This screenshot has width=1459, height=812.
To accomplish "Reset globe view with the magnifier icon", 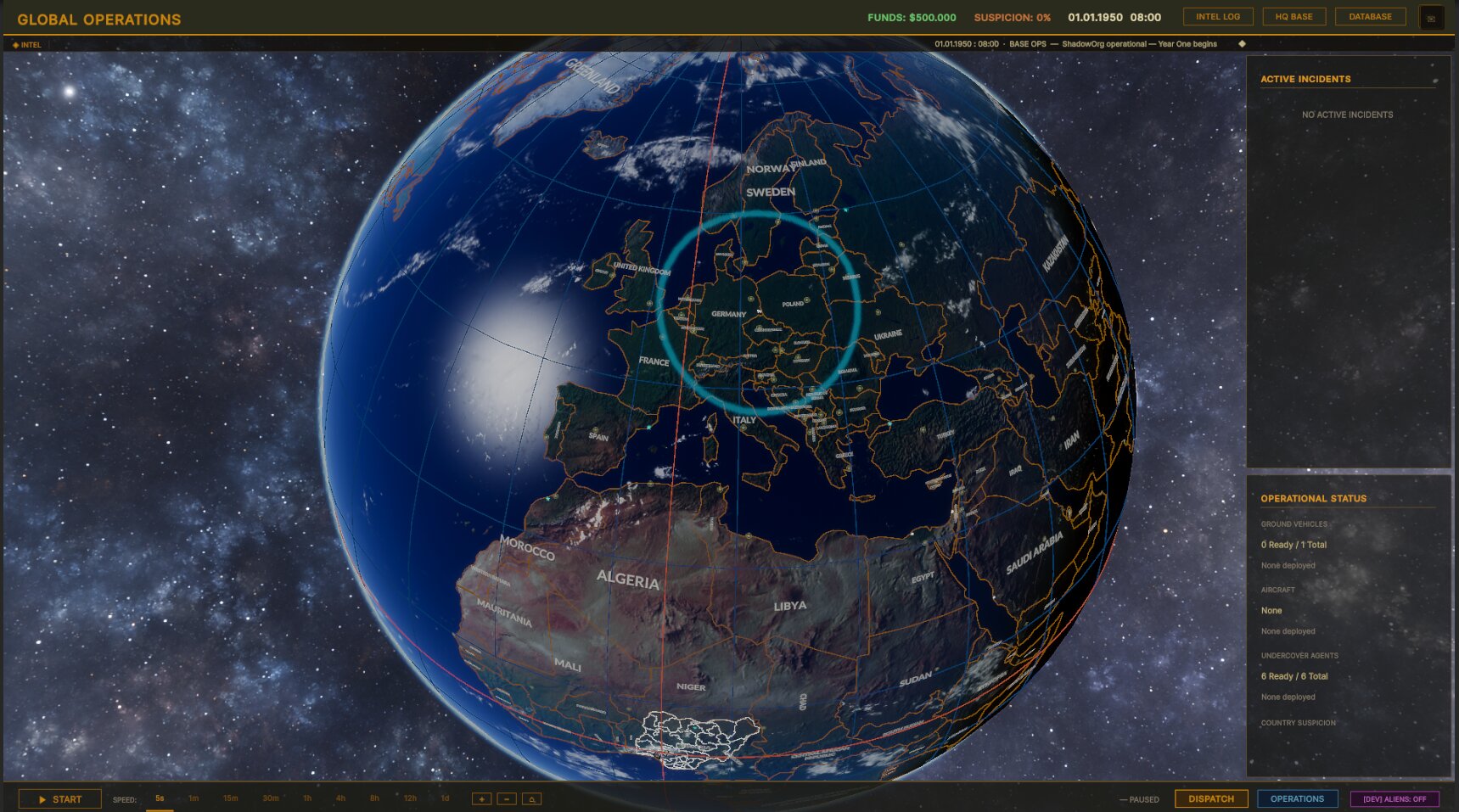I will [x=532, y=798].
